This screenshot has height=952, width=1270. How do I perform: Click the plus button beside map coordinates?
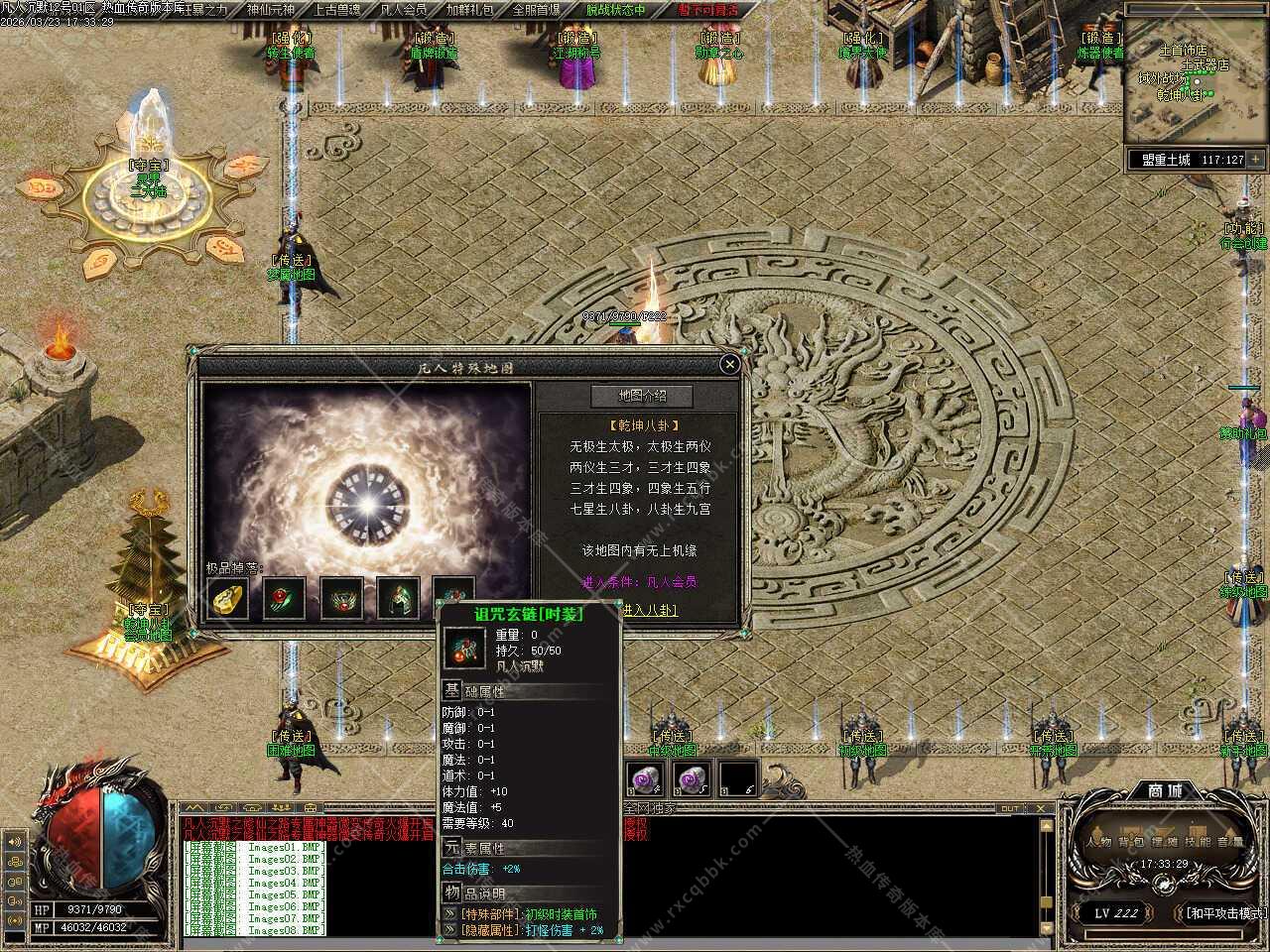[x=1256, y=159]
